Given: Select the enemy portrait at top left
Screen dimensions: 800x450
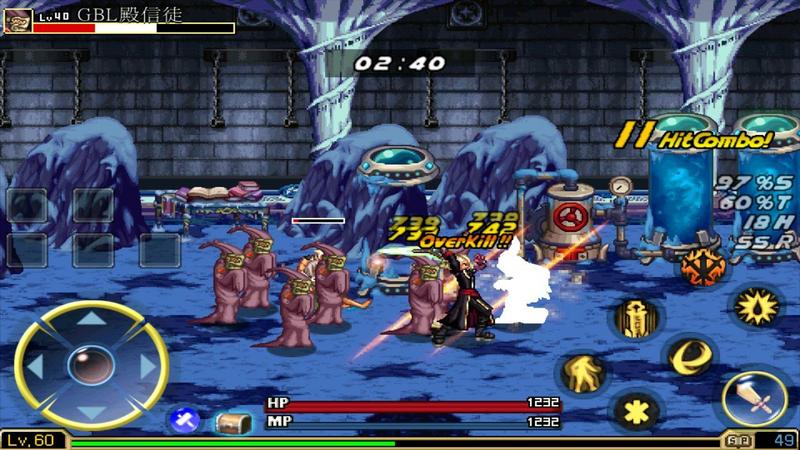Looking at the screenshot, I should tap(17, 21).
